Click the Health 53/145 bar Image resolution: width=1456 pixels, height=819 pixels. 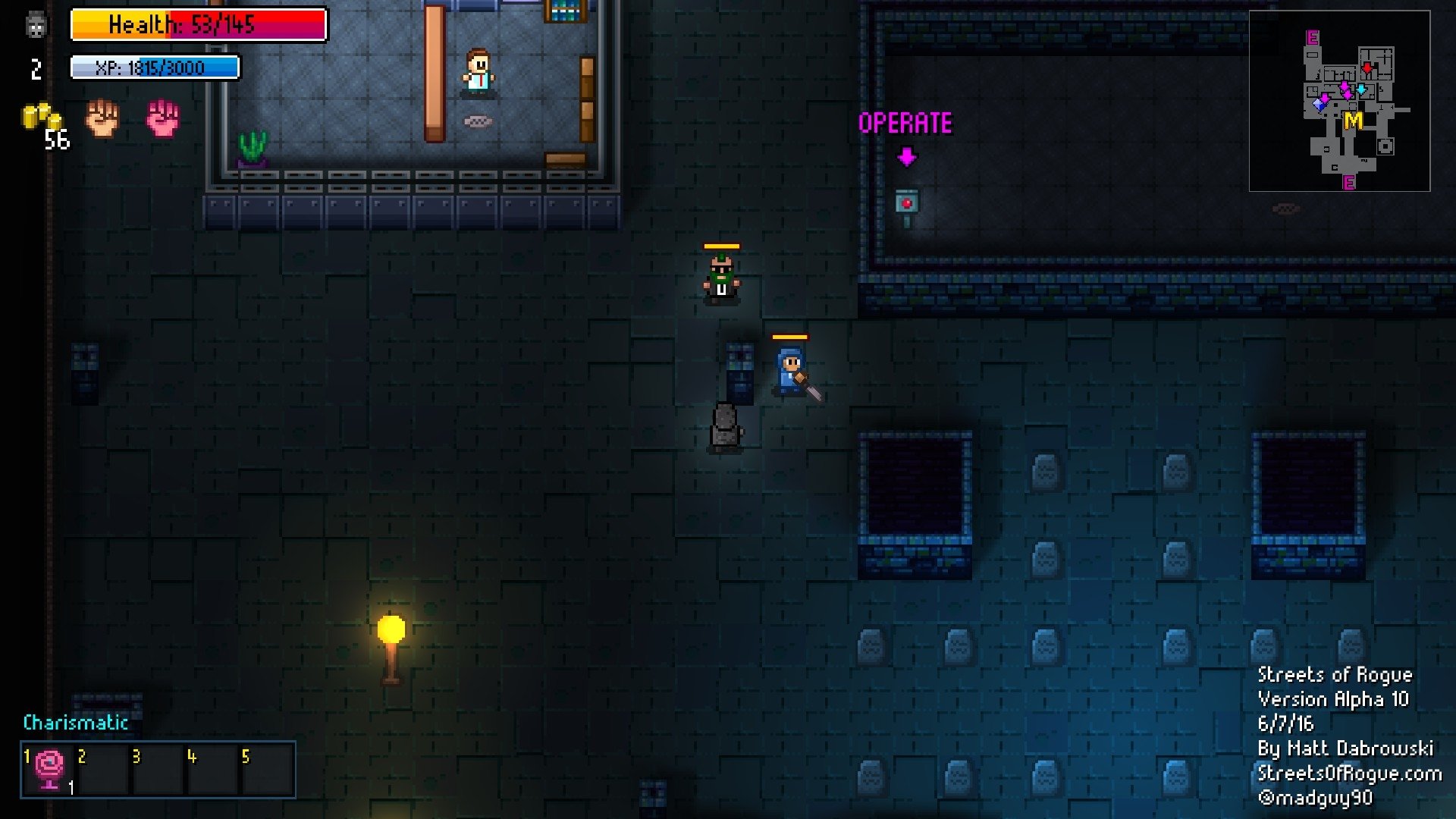coord(199,25)
